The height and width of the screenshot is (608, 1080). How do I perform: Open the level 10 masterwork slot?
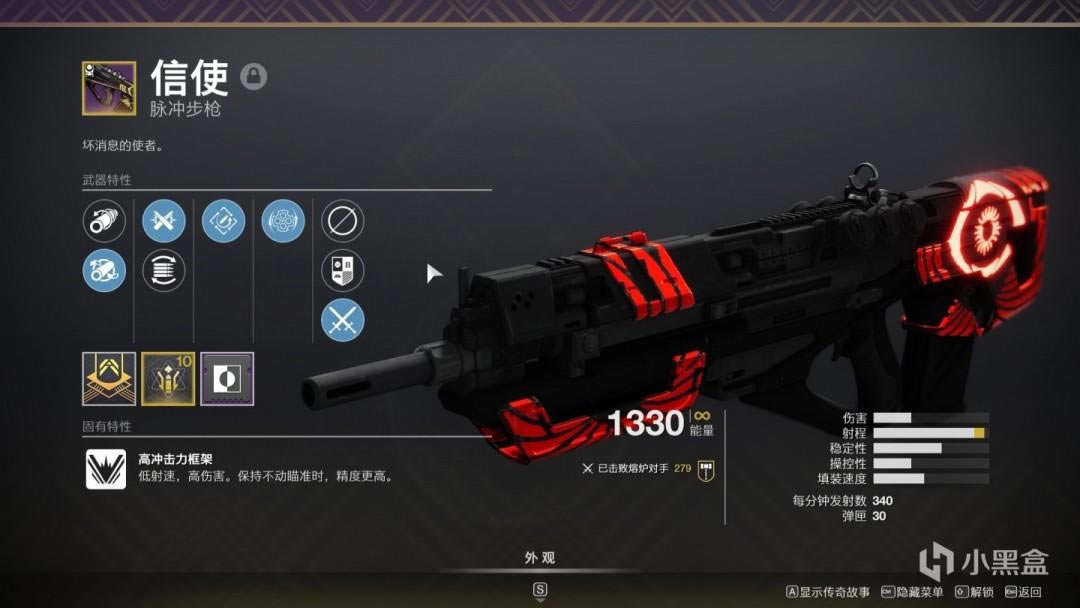[168, 378]
